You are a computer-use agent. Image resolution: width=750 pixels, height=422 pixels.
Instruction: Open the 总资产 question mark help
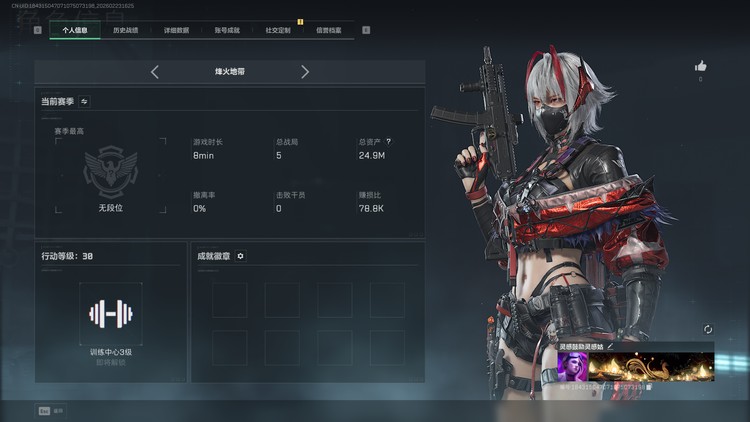coord(389,142)
